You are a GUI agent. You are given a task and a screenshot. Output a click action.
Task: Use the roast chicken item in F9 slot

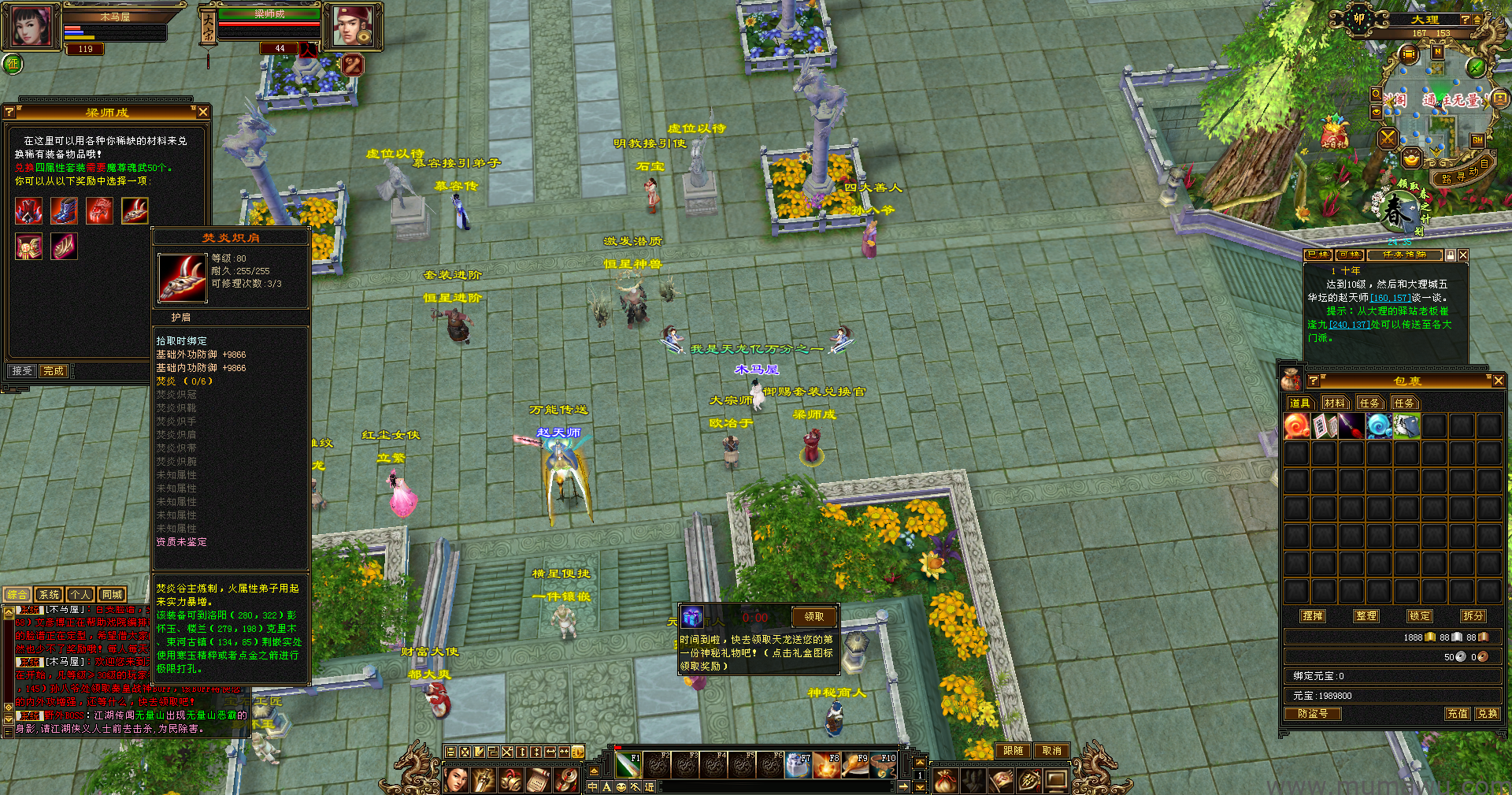[854, 765]
